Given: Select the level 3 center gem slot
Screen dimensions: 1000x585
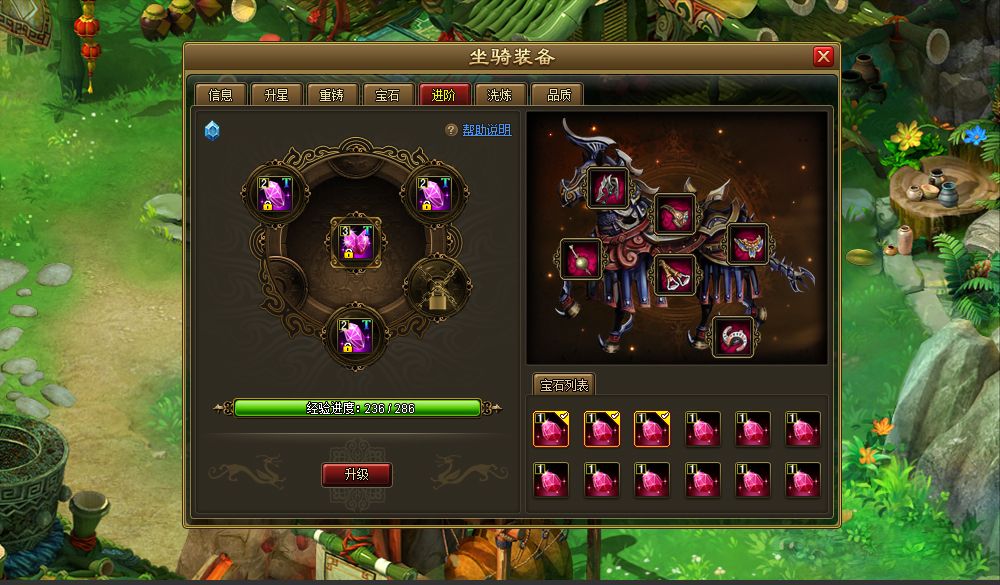Looking at the screenshot, I should click(x=357, y=241).
